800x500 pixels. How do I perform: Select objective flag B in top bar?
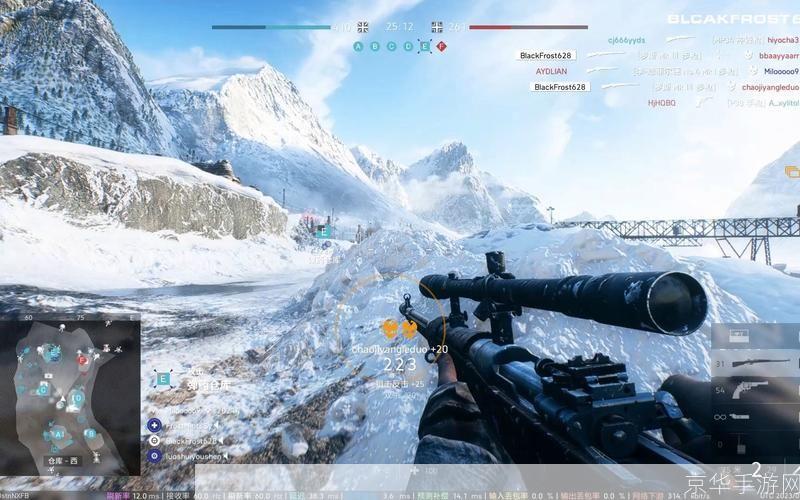pos(375,46)
